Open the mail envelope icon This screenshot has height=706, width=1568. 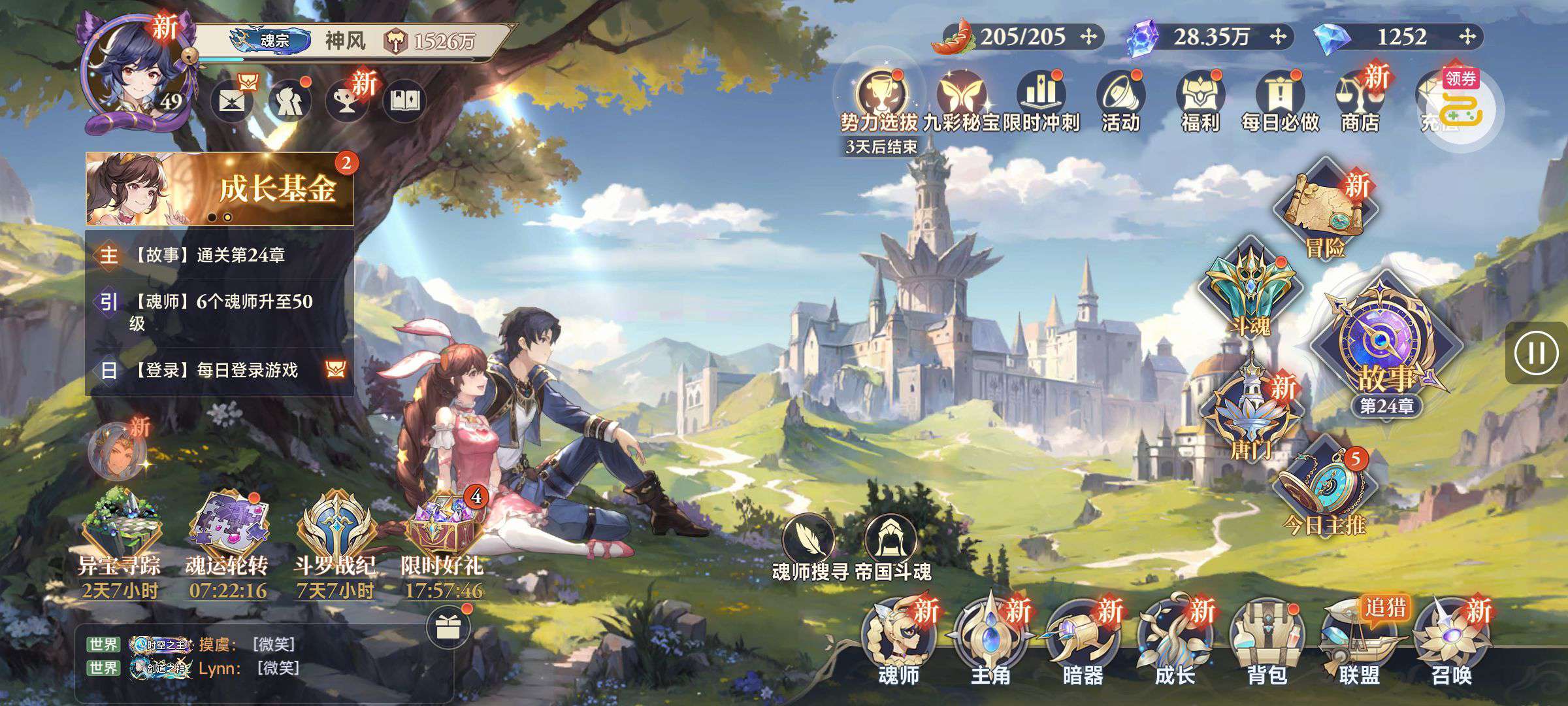pos(232,101)
